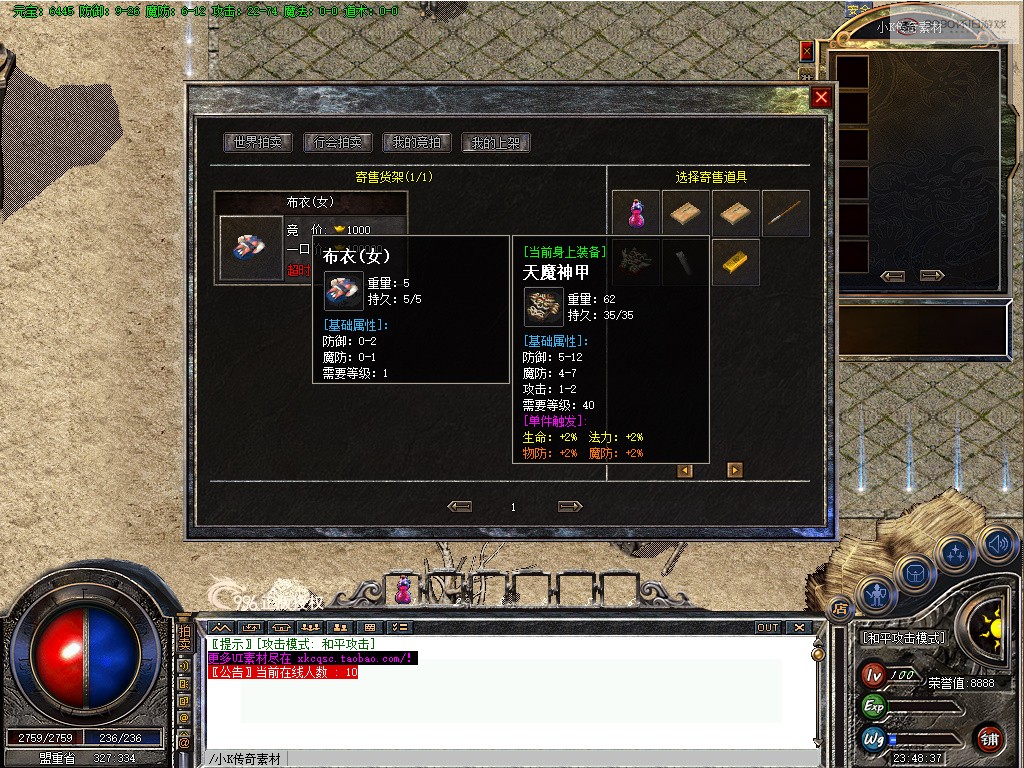Choose the red potion gourd to consign
Viewport: 1024px width, 768px height.
click(636, 213)
